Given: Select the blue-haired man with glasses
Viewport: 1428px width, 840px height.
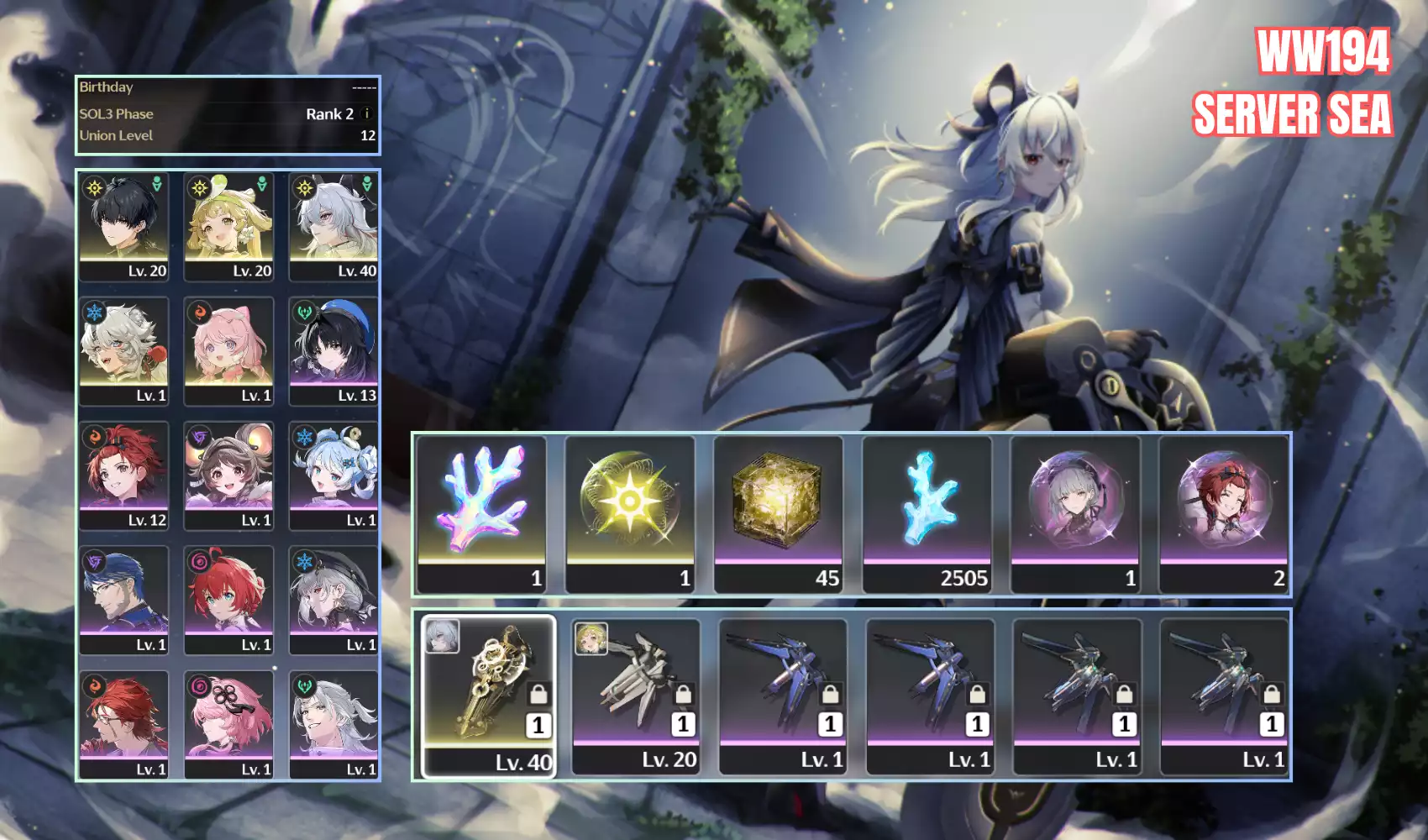Looking at the screenshot, I should tap(123, 600).
